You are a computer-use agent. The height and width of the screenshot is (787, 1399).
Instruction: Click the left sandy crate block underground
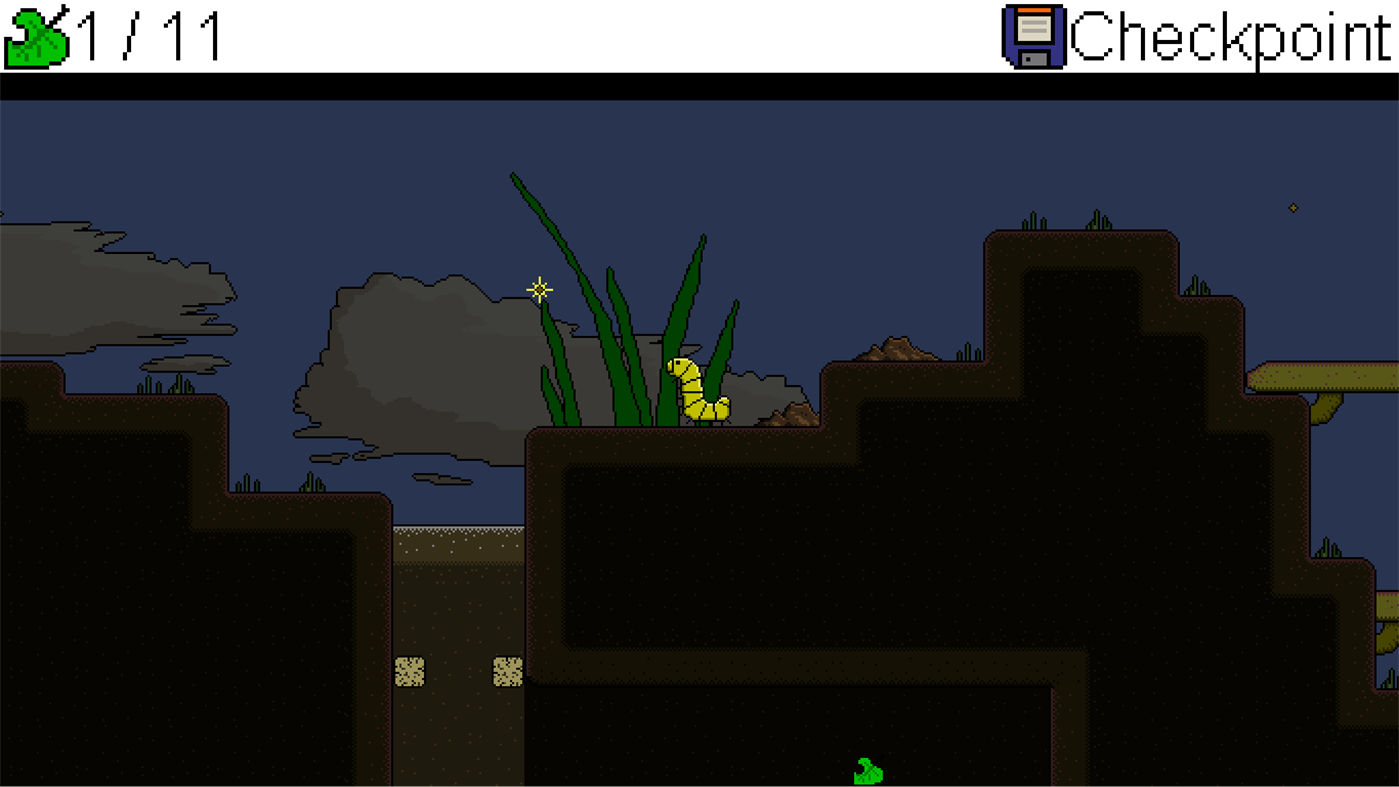pos(412,670)
